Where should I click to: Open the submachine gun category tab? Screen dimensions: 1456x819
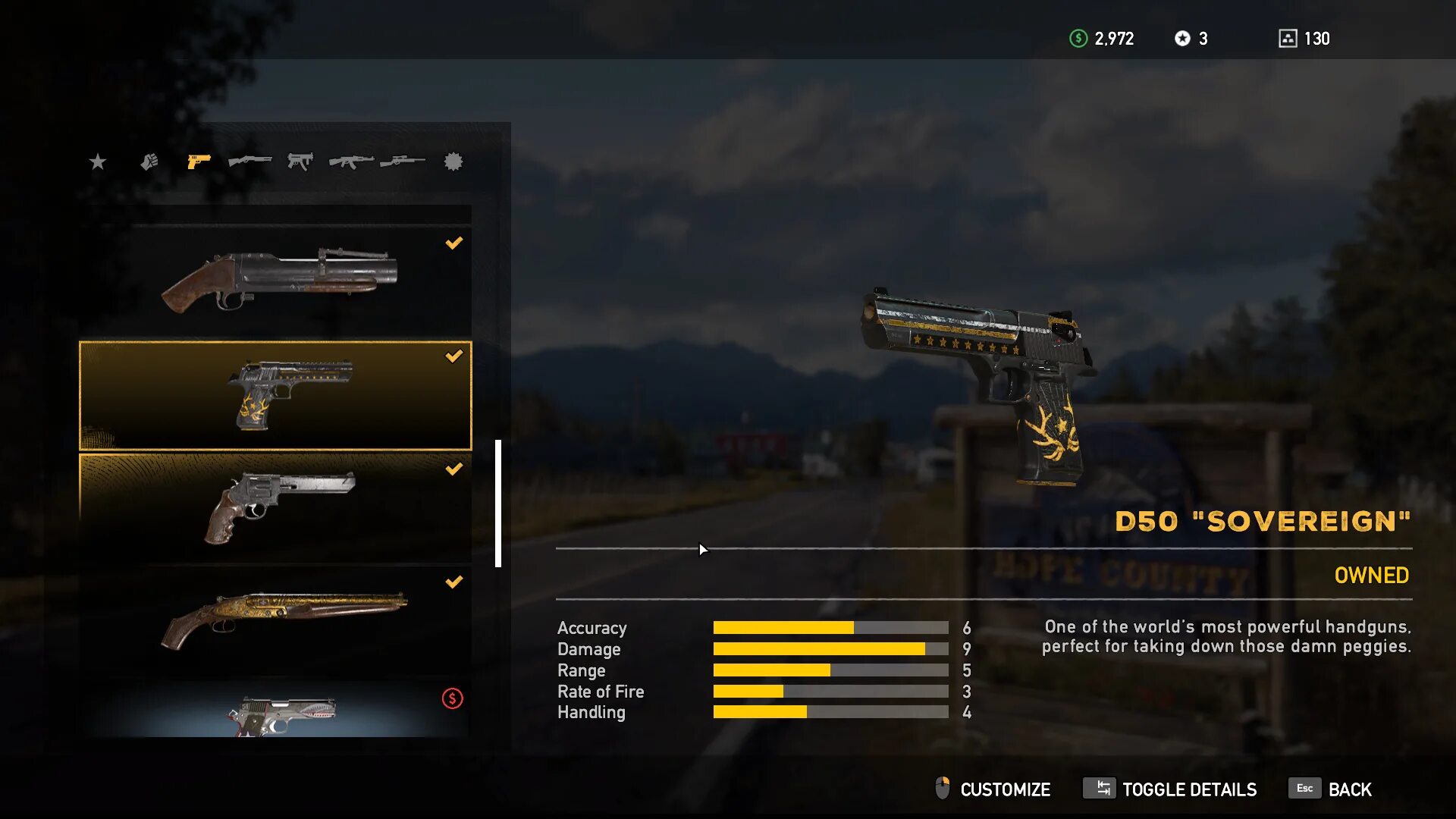(300, 162)
